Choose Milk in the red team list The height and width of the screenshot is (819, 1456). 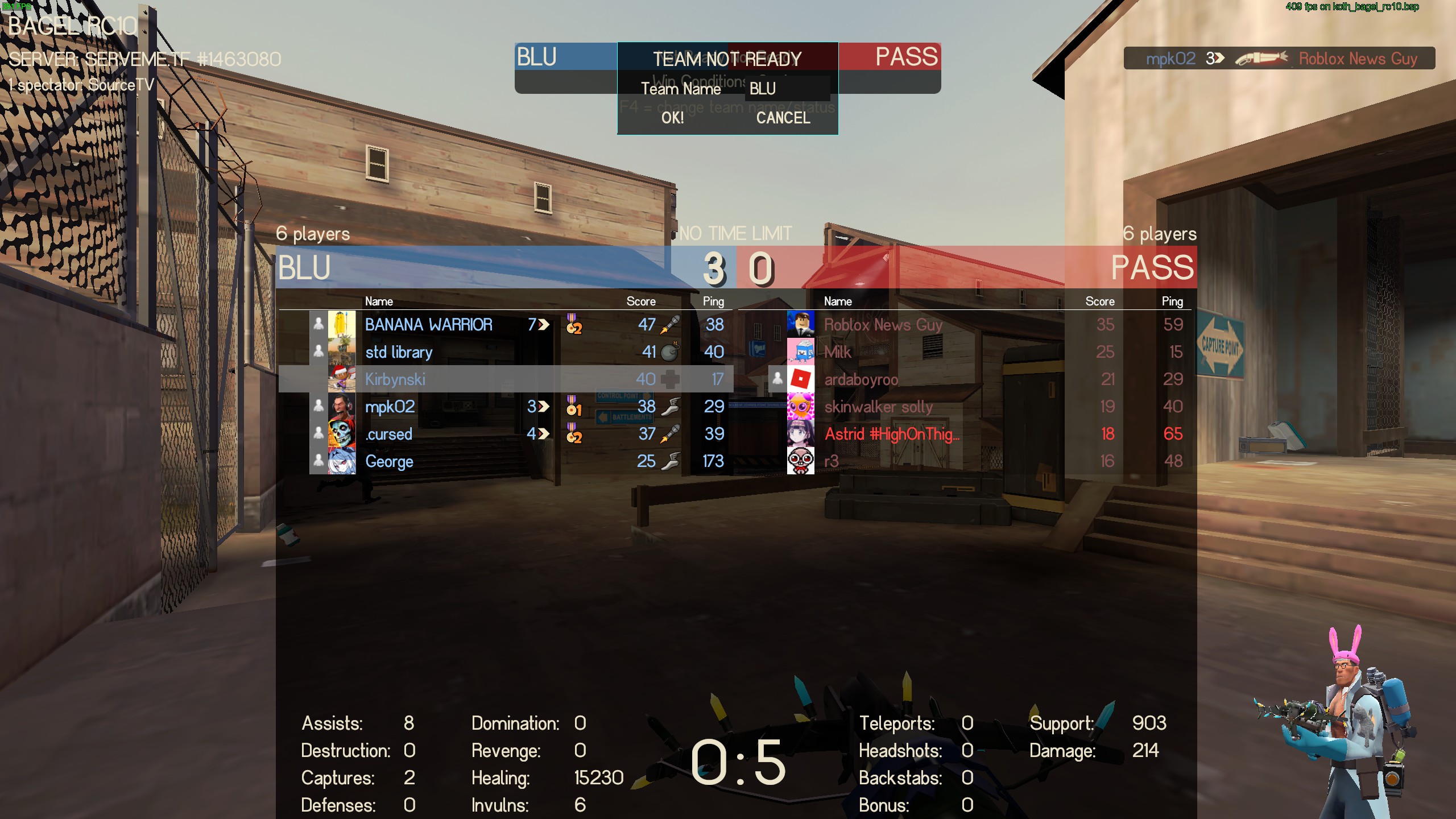point(838,352)
